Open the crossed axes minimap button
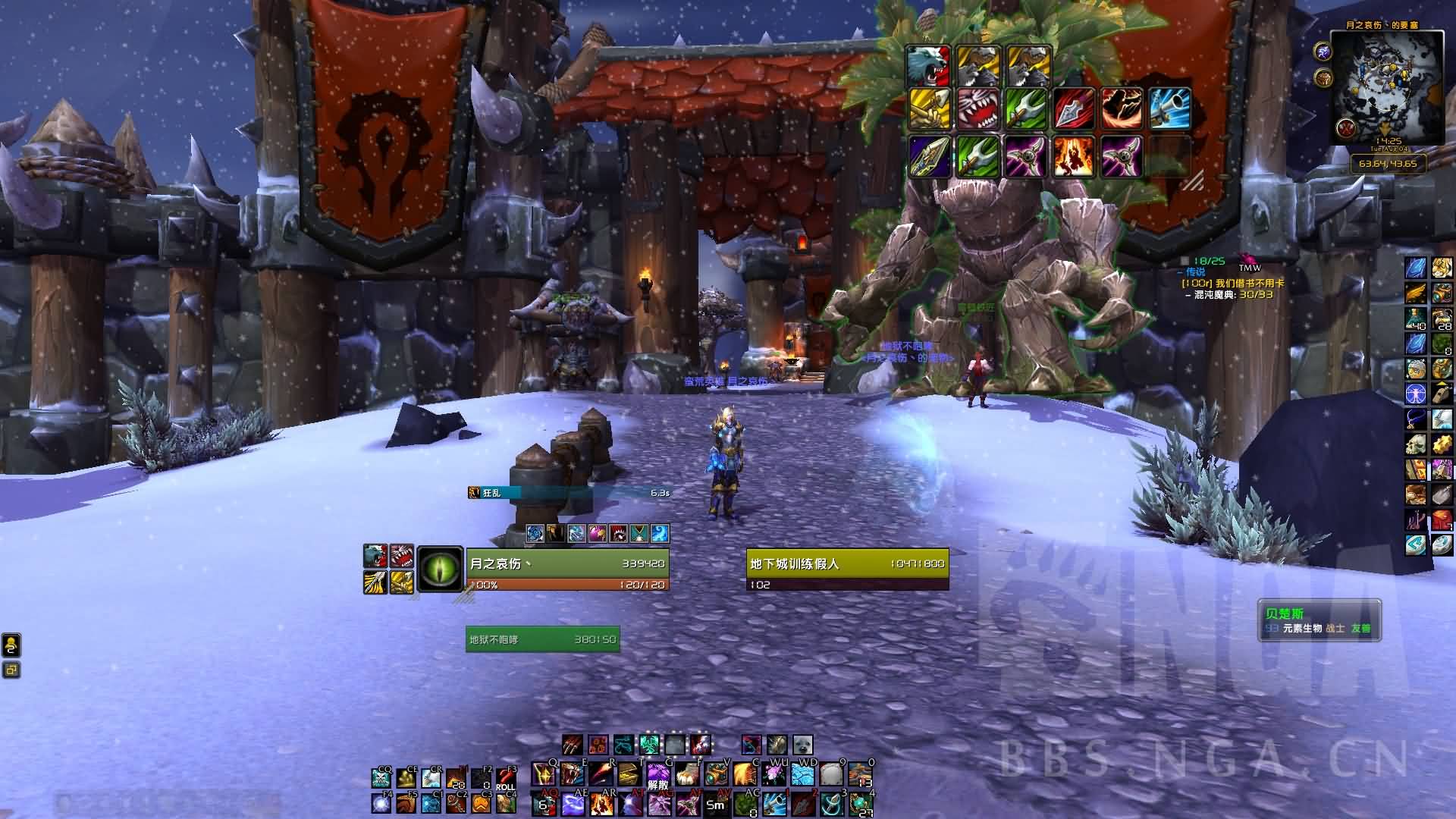1456x819 pixels. click(x=1346, y=127)
